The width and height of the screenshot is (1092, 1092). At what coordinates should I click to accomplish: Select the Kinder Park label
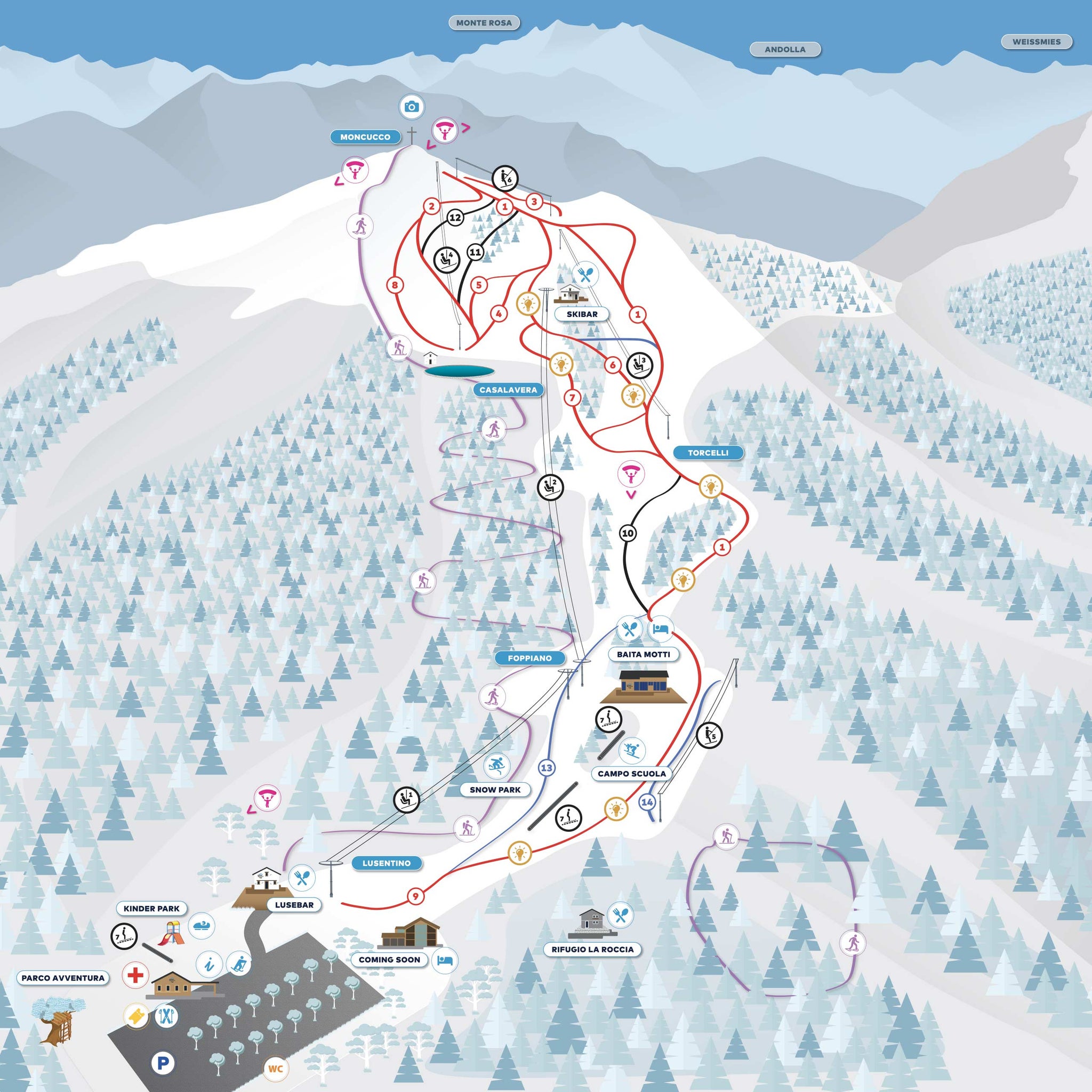point(151,908)
